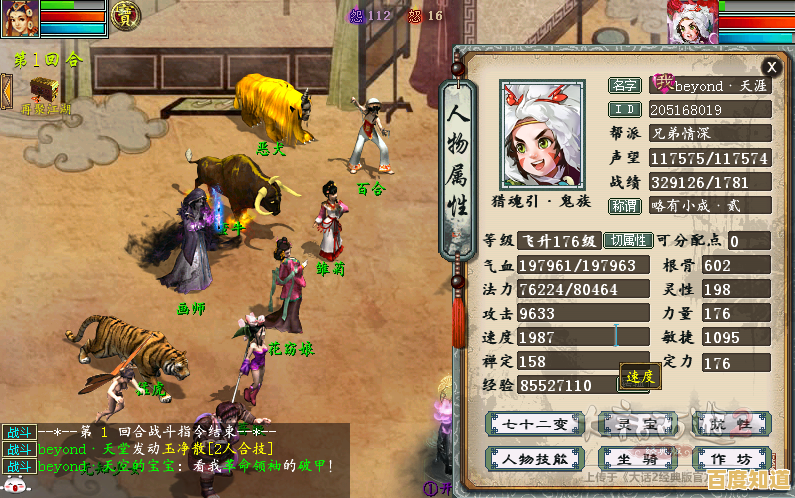Click the player portrait in the top-left corner
Viewport: 795px width, 498px height.
click(20, 19)
